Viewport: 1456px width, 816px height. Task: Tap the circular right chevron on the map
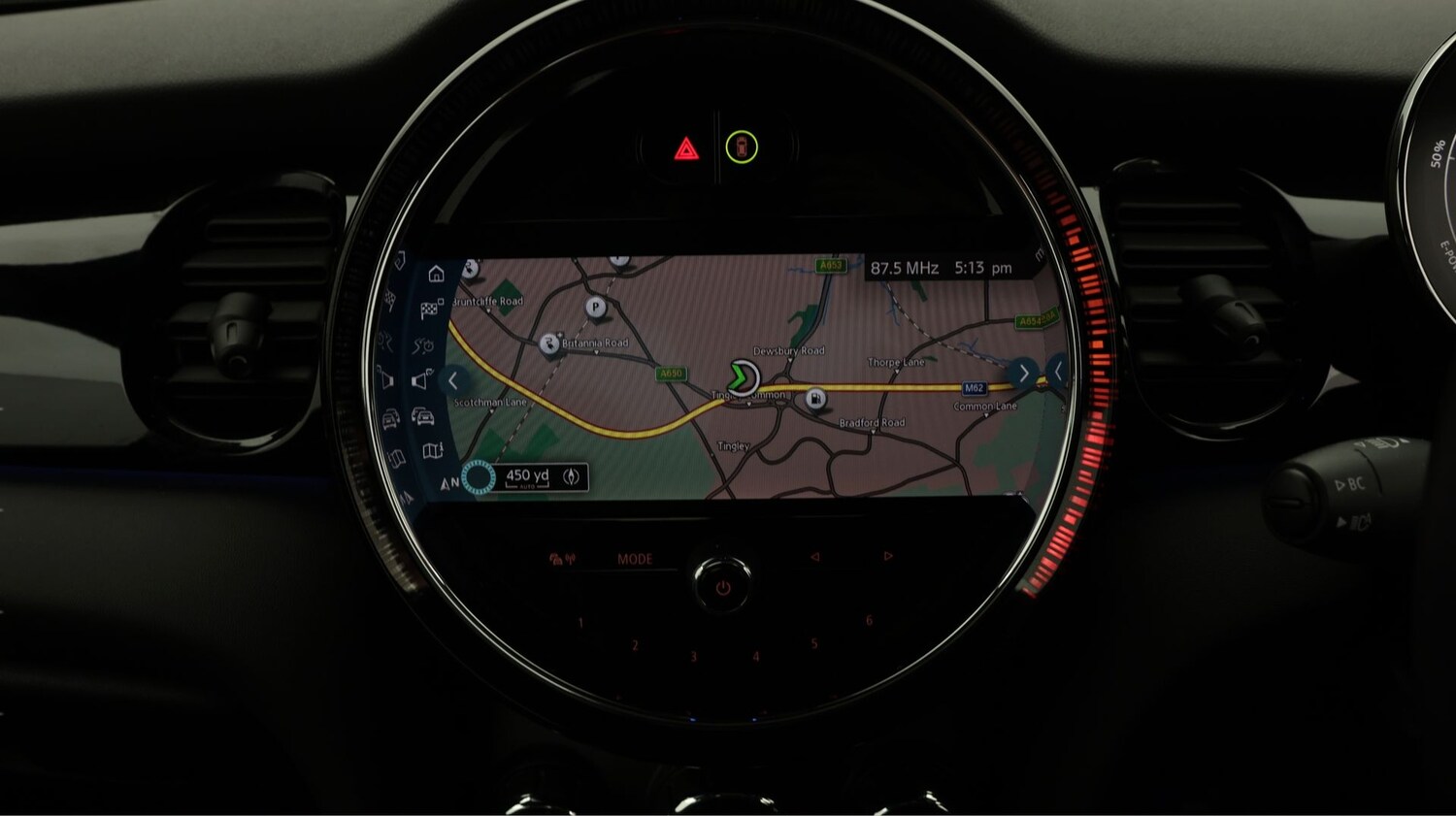click(x=1023, y=374)
